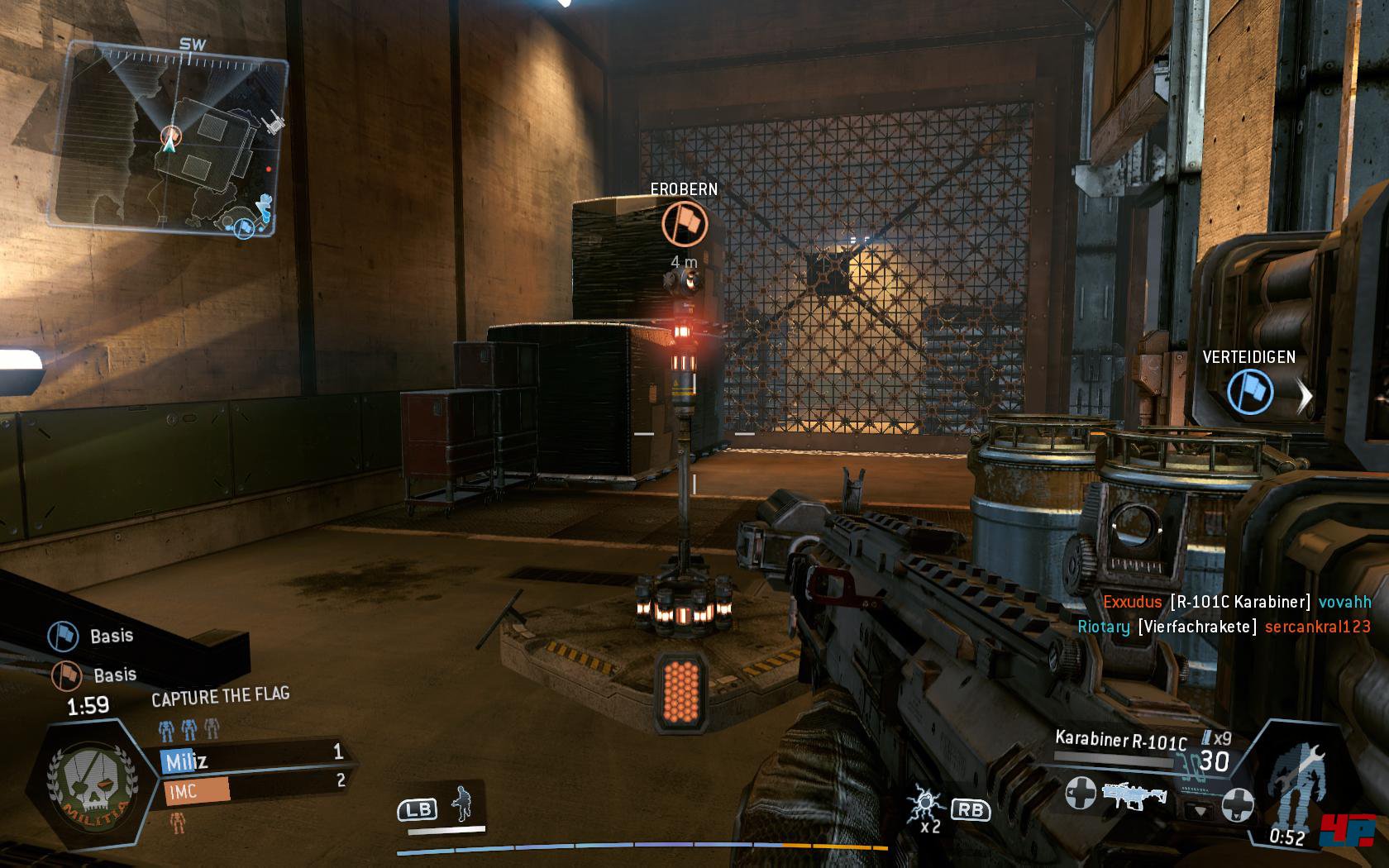Select the Erobern flag objective marker
Viewport: 1389px width, 868px height.
(x=685, y=223)
